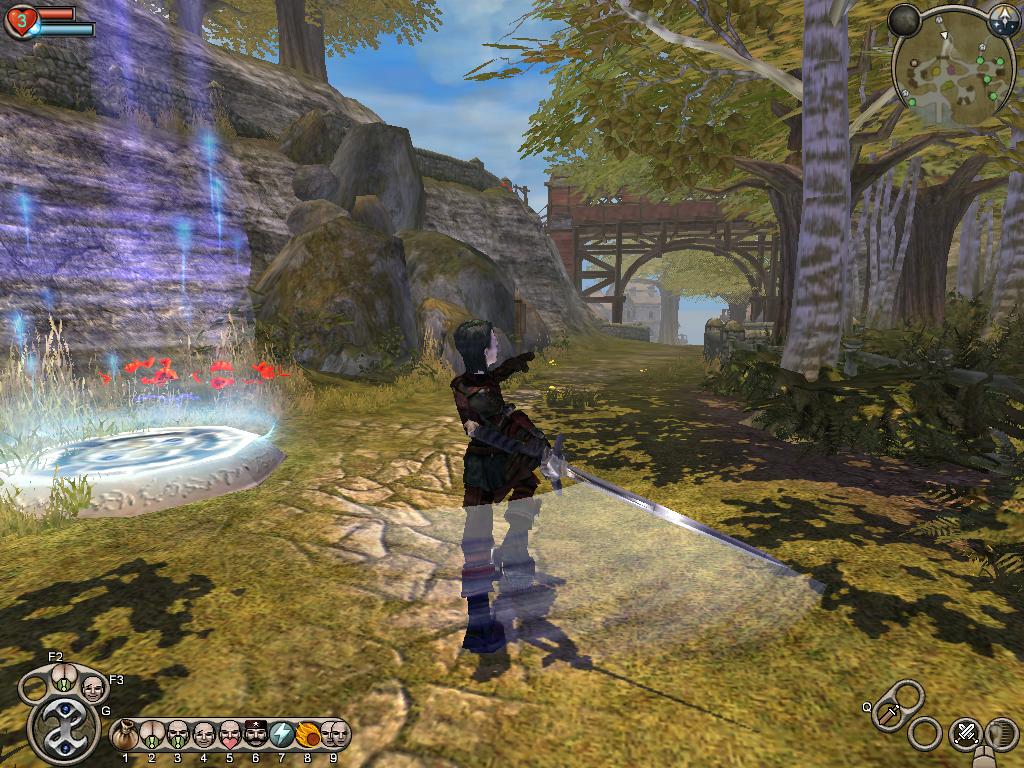Viewport: 1024px width, 768px height.
Task: Choose the face with the starred black hat
Action: tap(255, 736)
